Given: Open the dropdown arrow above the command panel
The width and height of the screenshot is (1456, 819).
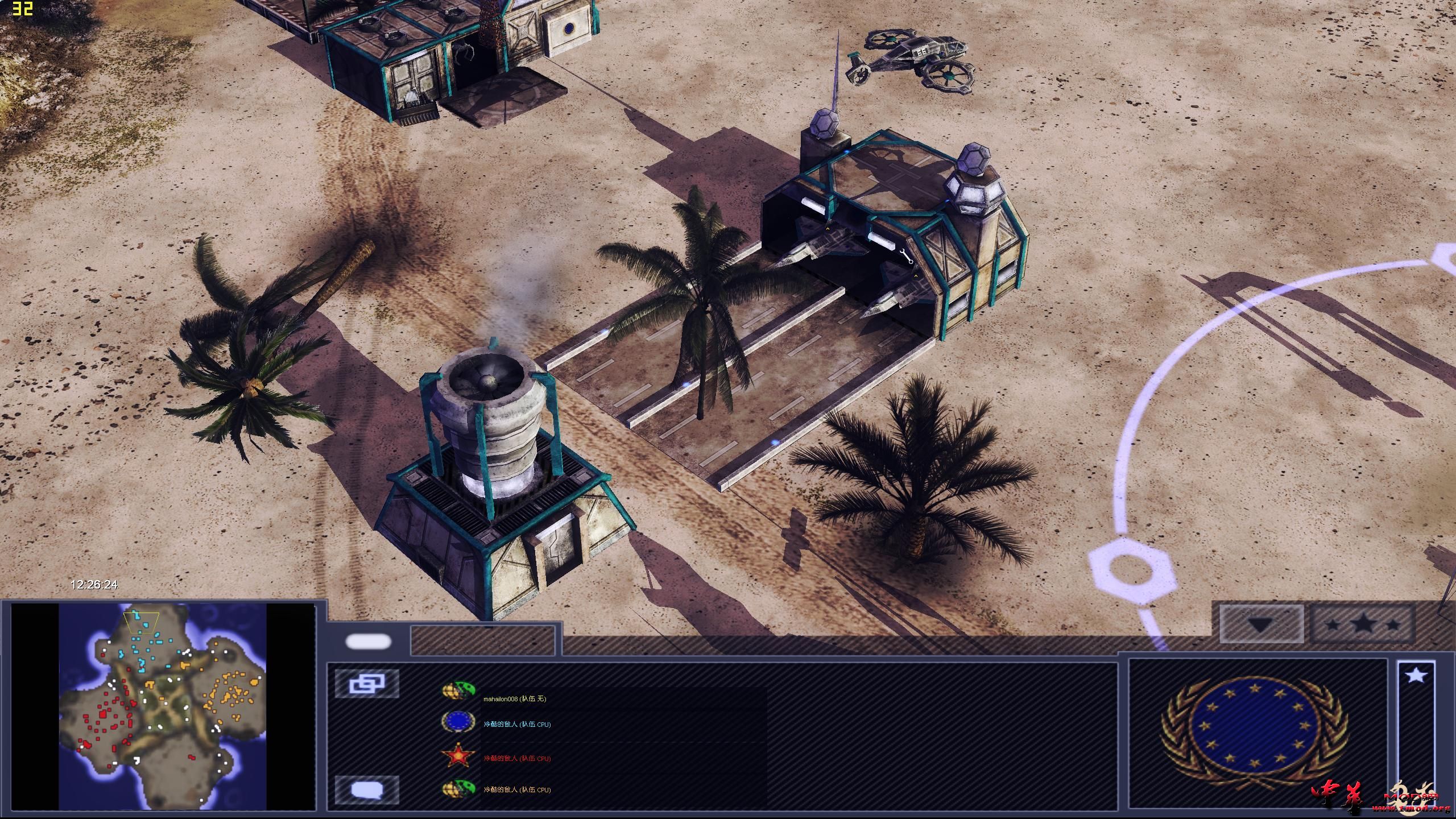Looking at the screenshot, I should 1261,624.
